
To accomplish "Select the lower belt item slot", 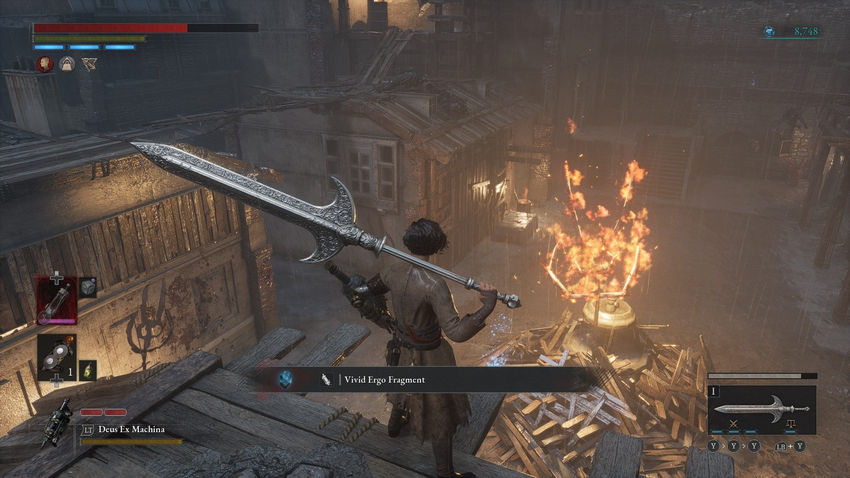I will pos(55,358).
